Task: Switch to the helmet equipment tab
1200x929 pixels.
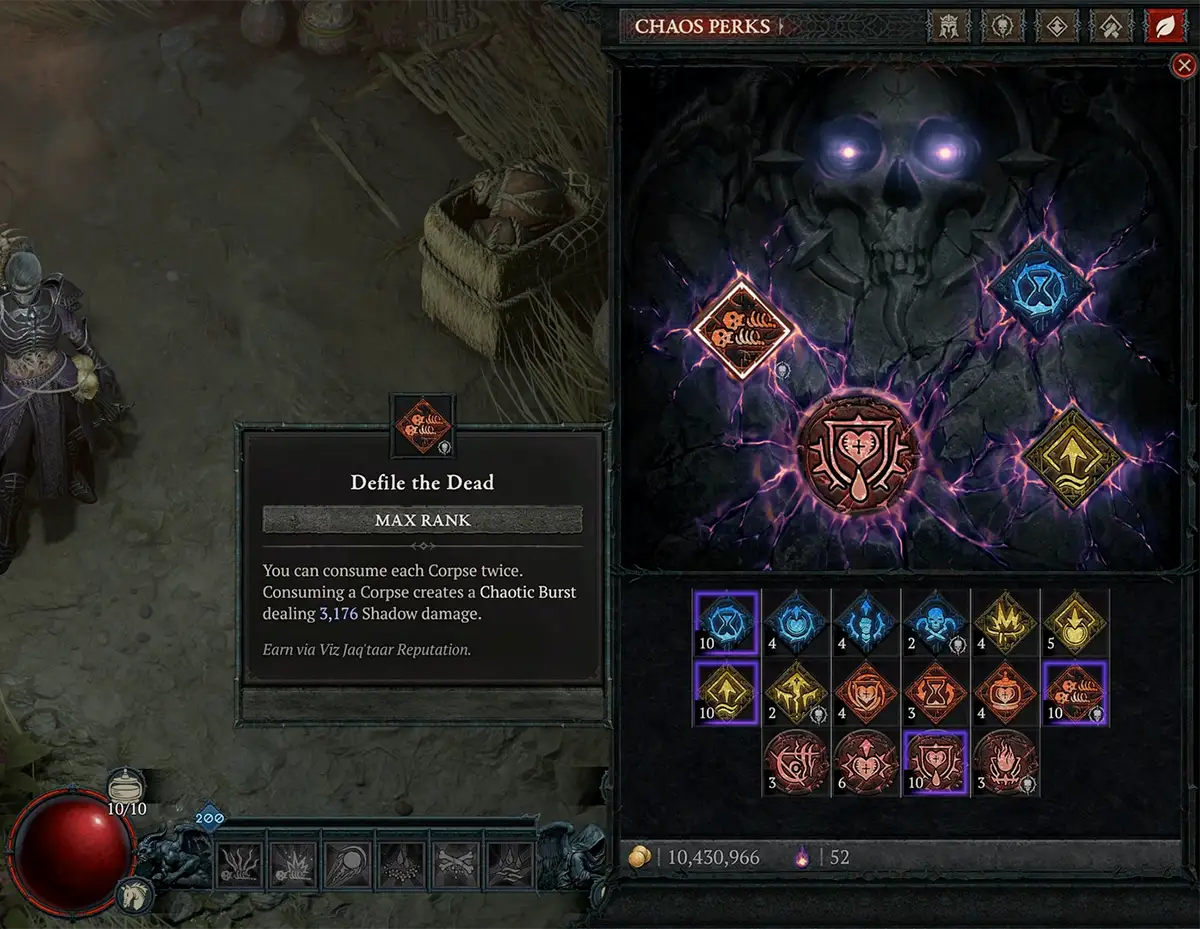Action: tap(946, 26)
